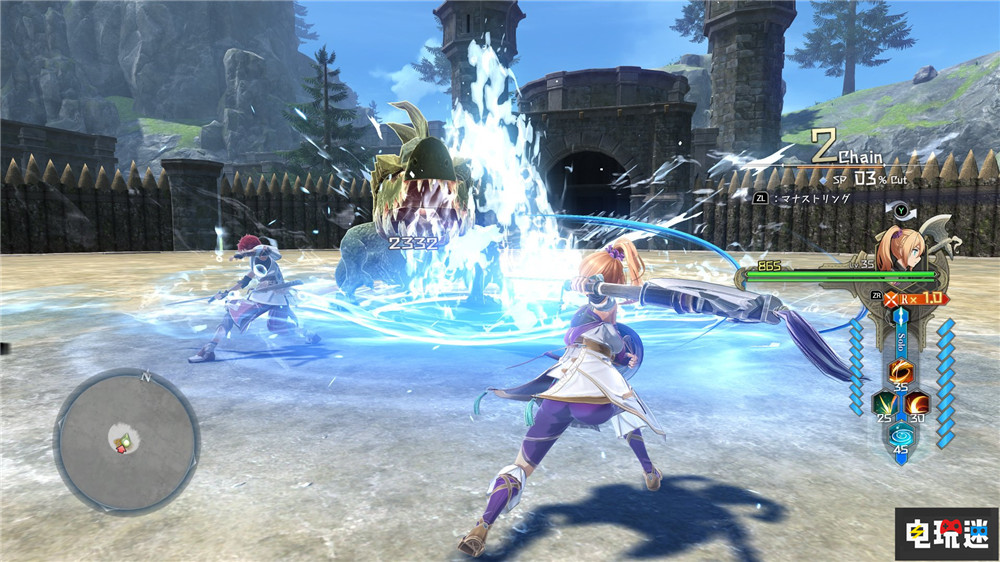Click the red enemy marker on minimap

click(x=123, y=449)
